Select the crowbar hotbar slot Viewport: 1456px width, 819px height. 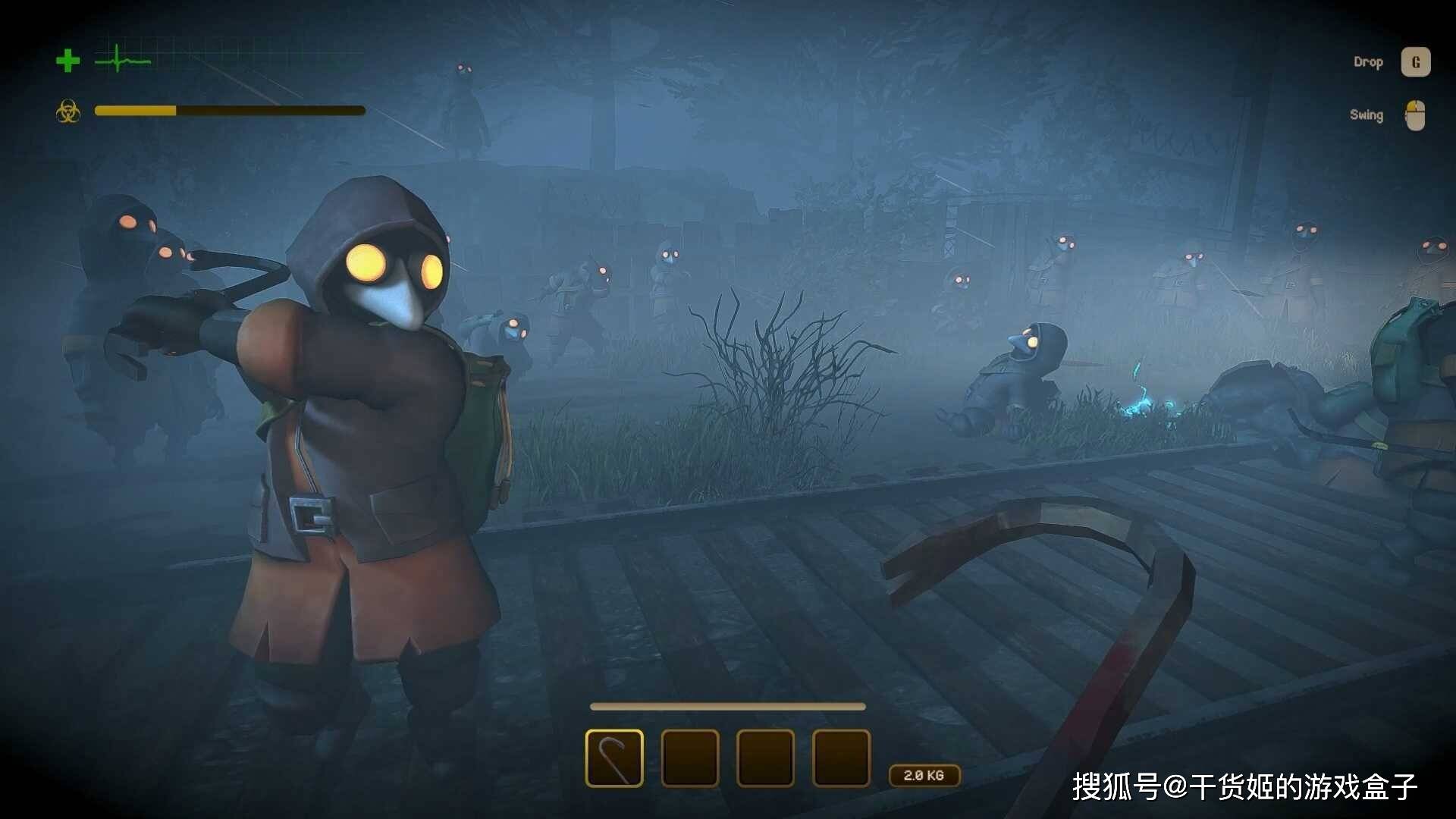(614, 758)
